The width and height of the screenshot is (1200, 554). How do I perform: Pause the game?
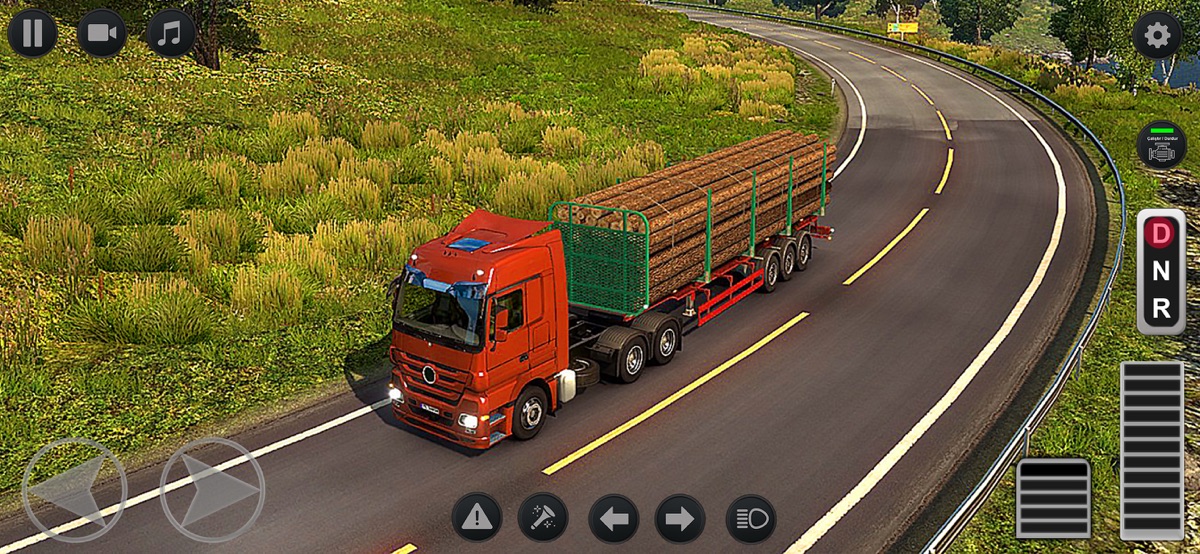coord(32,33)
